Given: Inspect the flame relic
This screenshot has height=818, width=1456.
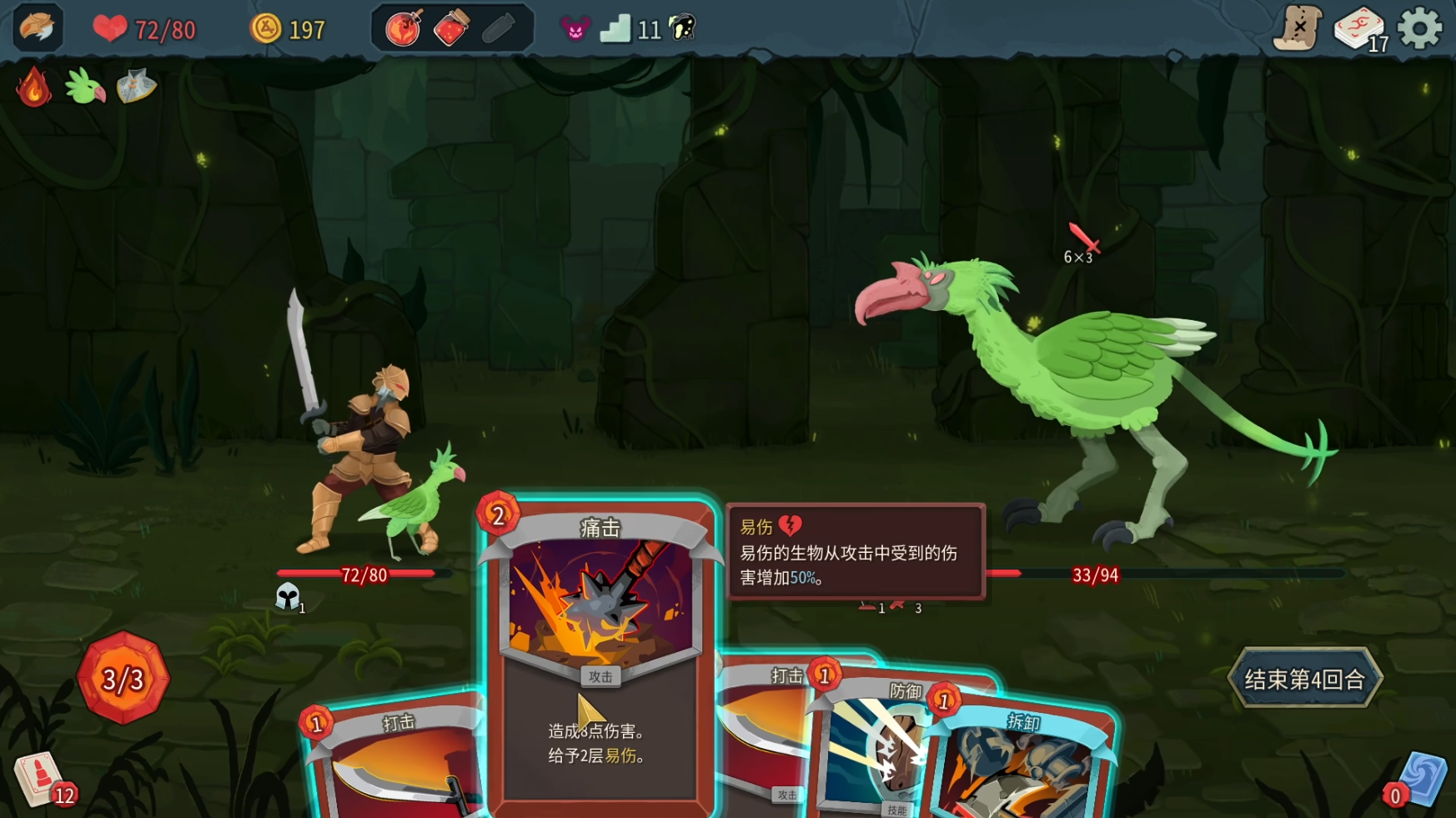Looking at the screenshot, I should pos(34,87).
